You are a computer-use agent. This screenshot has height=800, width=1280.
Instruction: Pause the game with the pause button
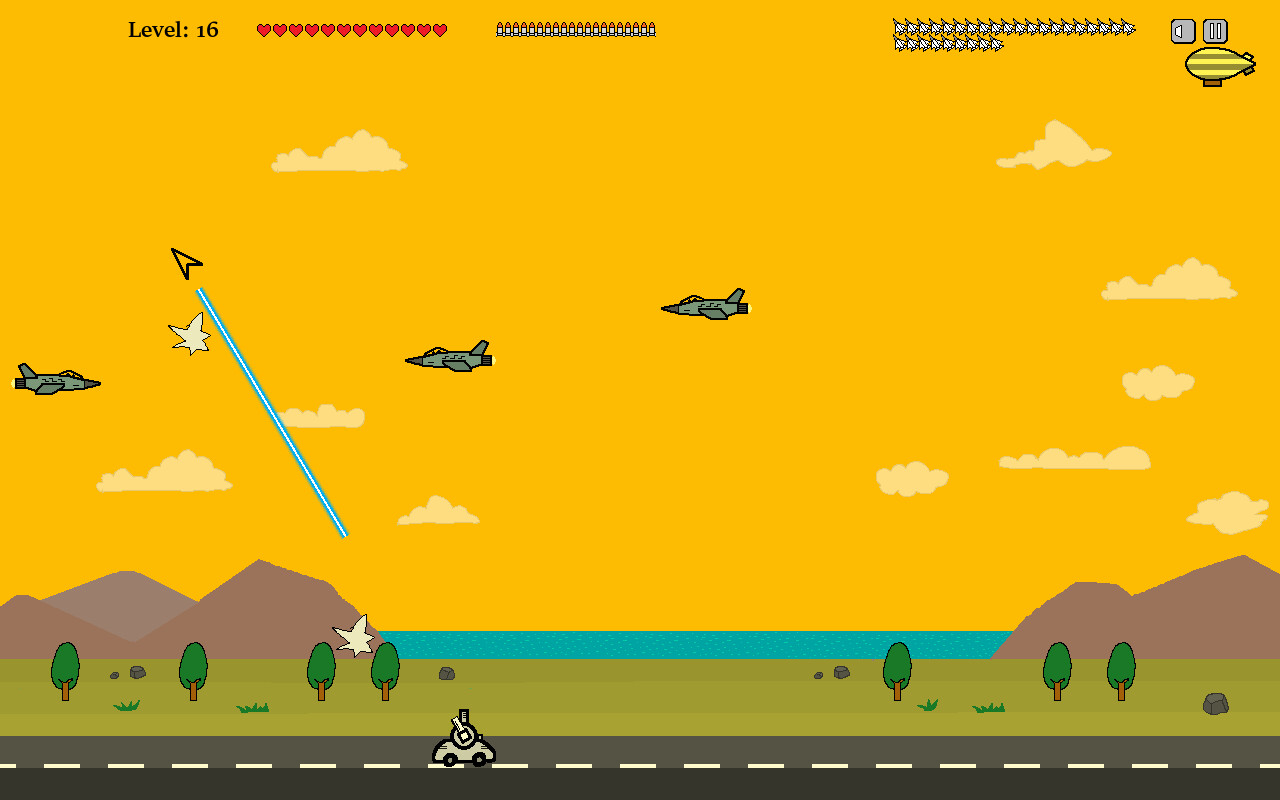tap(1214, 31)
